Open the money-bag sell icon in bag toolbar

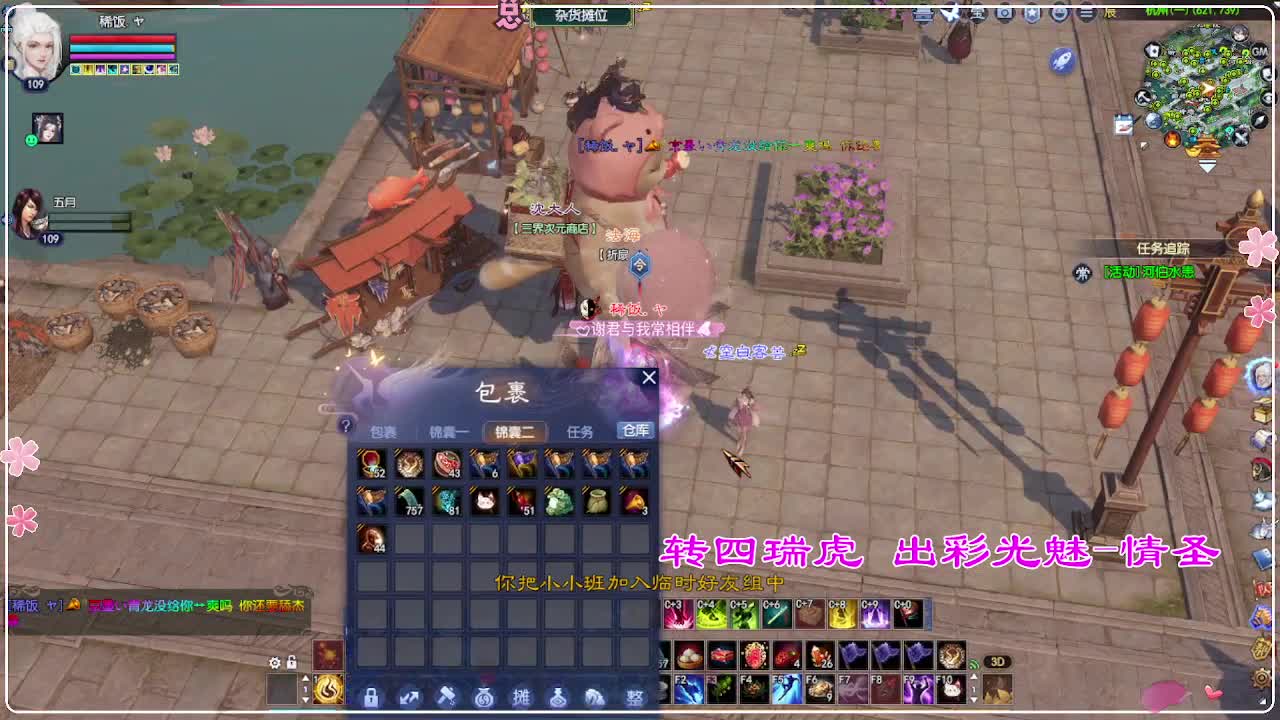pos(482,697)
